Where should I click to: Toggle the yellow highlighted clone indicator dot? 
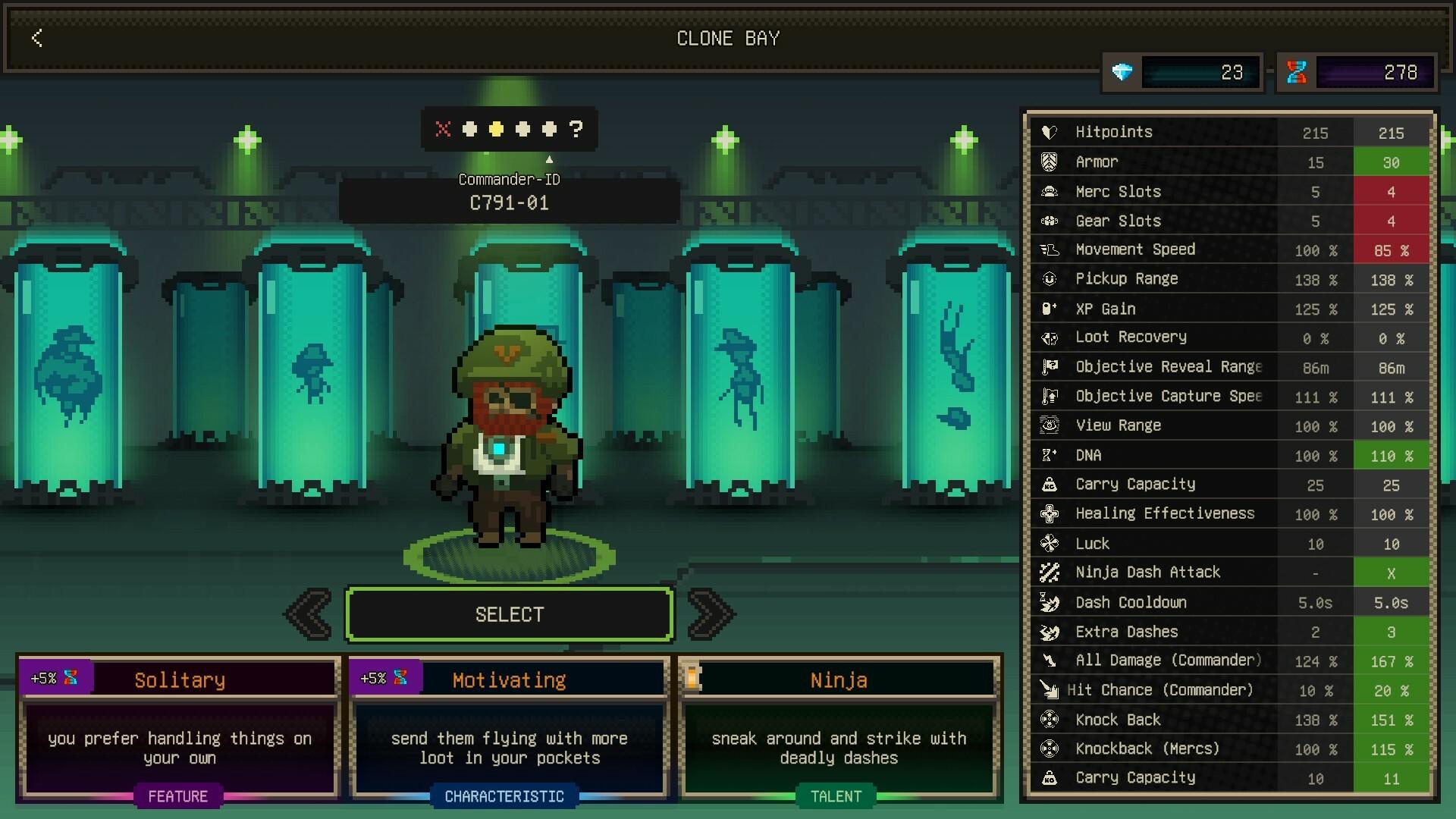pyautogui.click(x=496, y=129)
